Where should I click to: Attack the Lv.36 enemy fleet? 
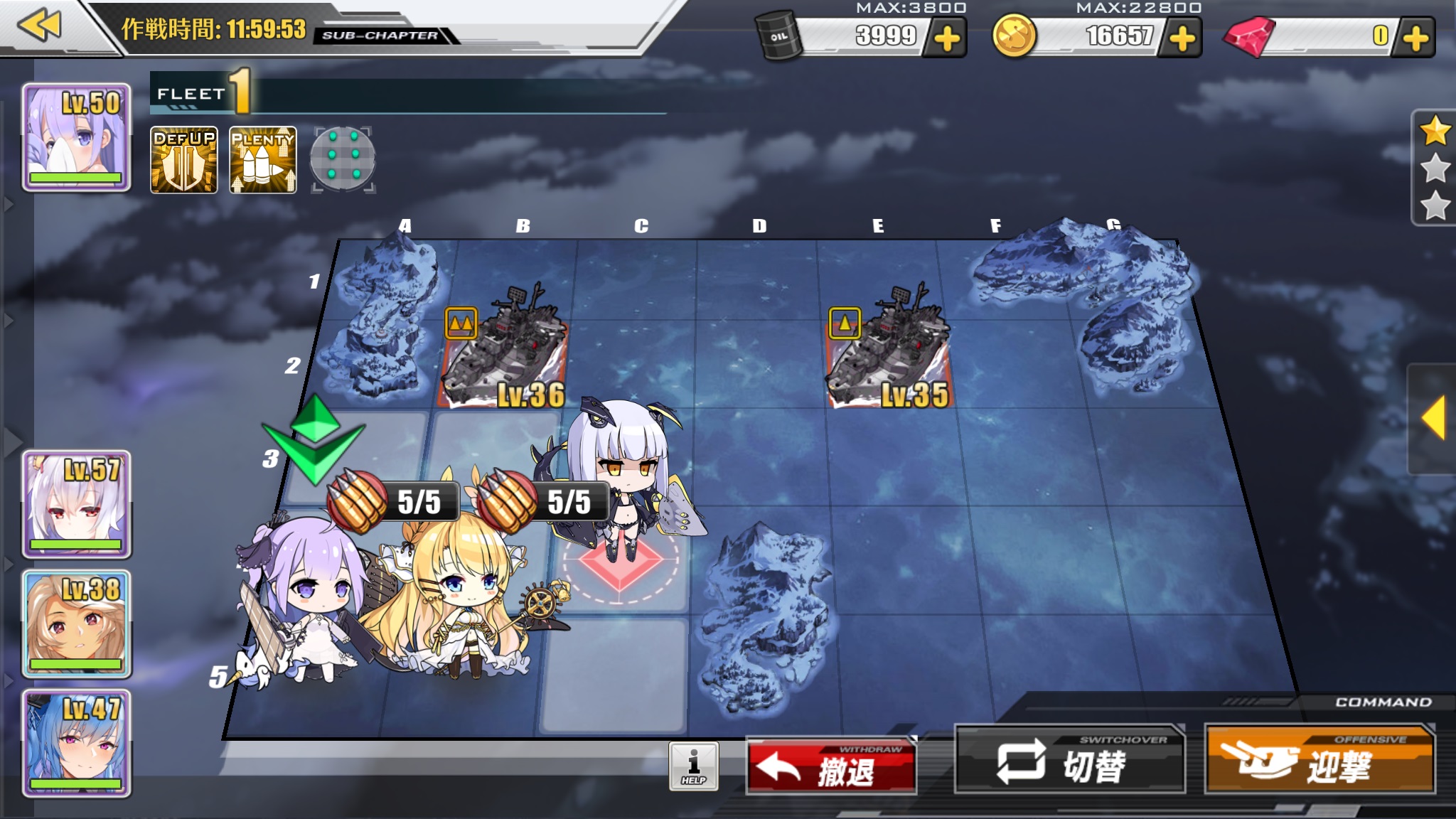tap(506, 355)
